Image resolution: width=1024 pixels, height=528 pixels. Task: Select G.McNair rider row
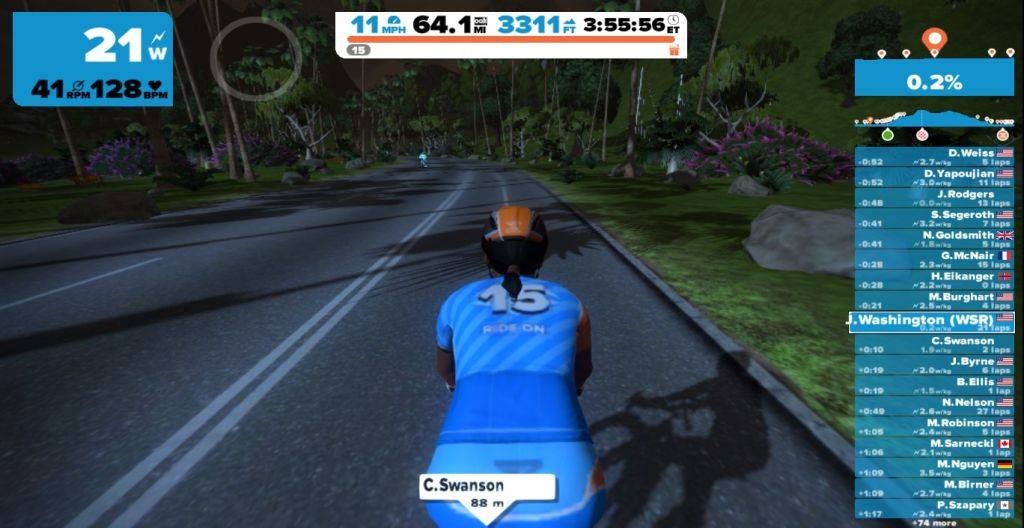click(x=934, y=260)
